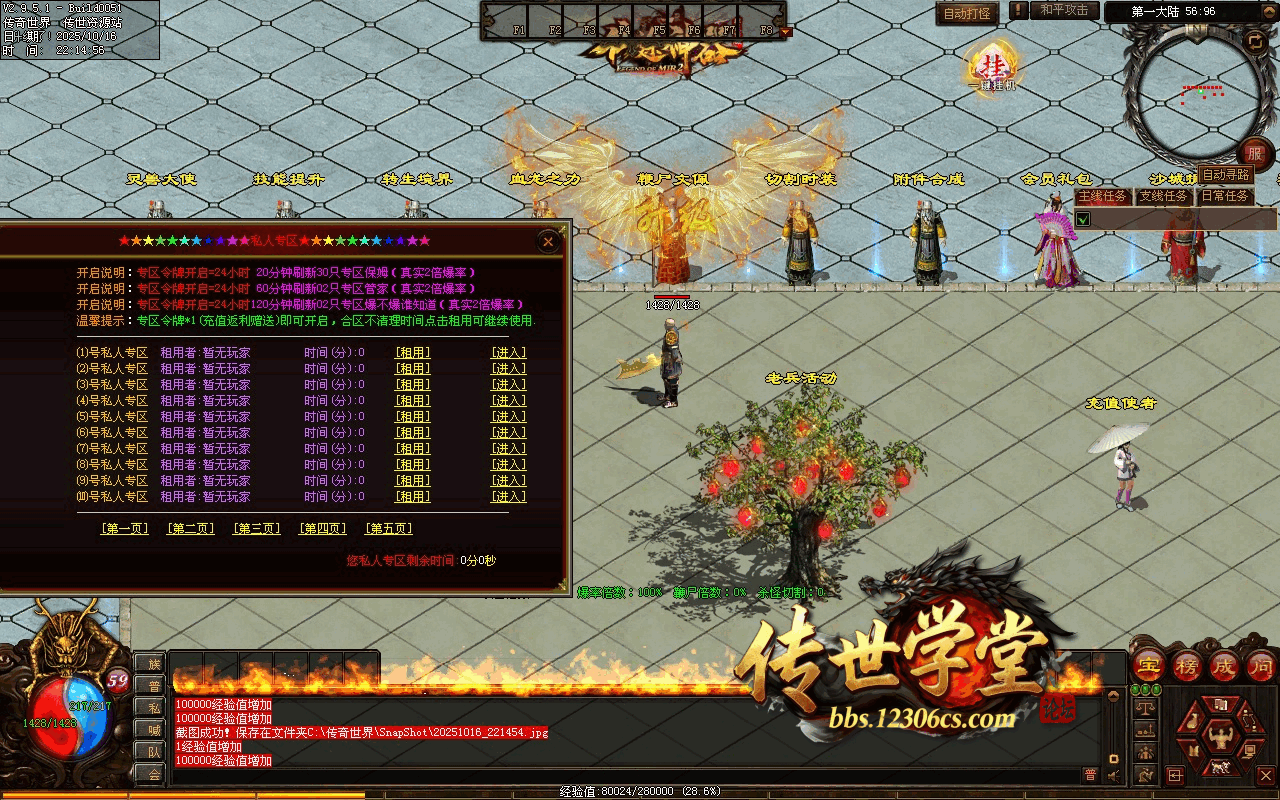
Task: Enter private zone number 3 via 进入
Action: [x=508, y=385]
